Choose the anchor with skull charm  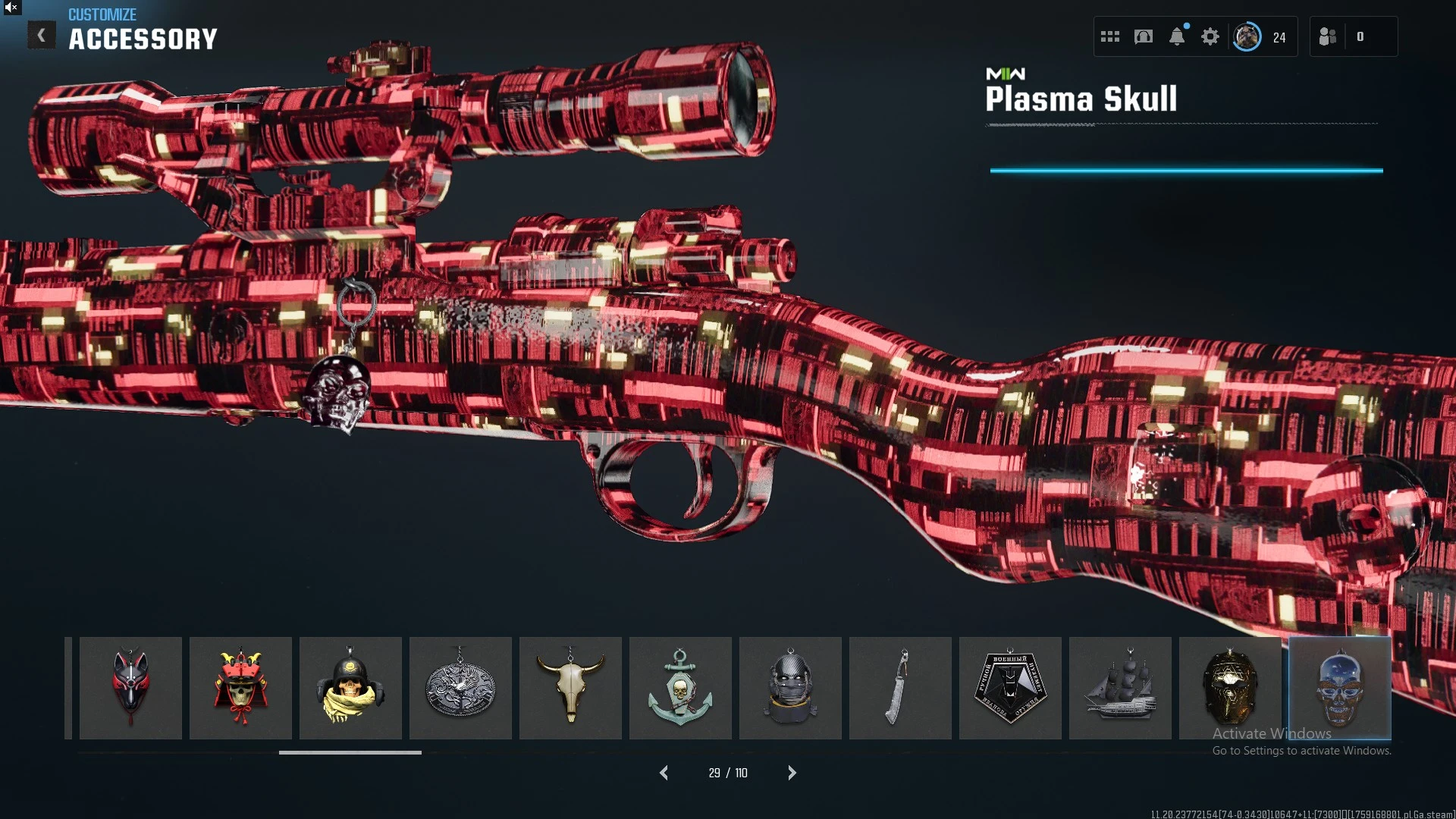[680, 688]
